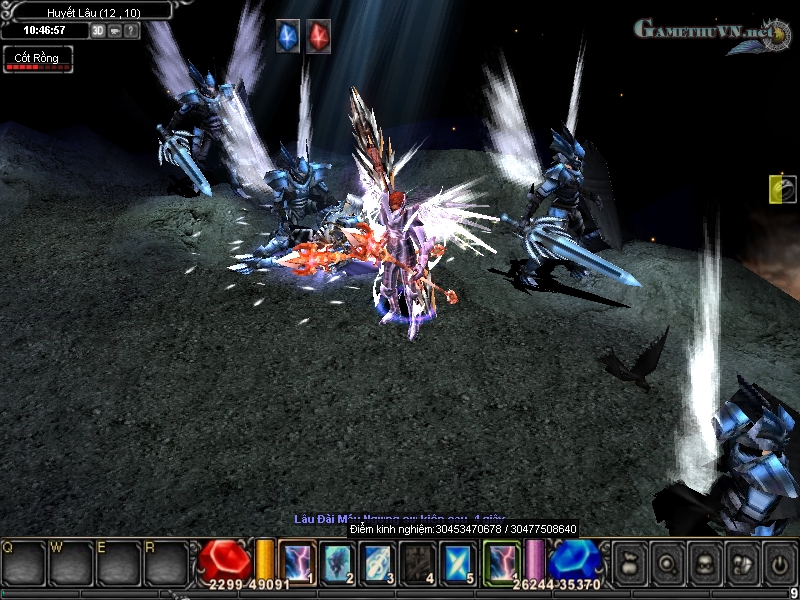Click the yellow icon on the right edge
The height and width of the screenshot is (600, 800).
[x=783, y=189]
